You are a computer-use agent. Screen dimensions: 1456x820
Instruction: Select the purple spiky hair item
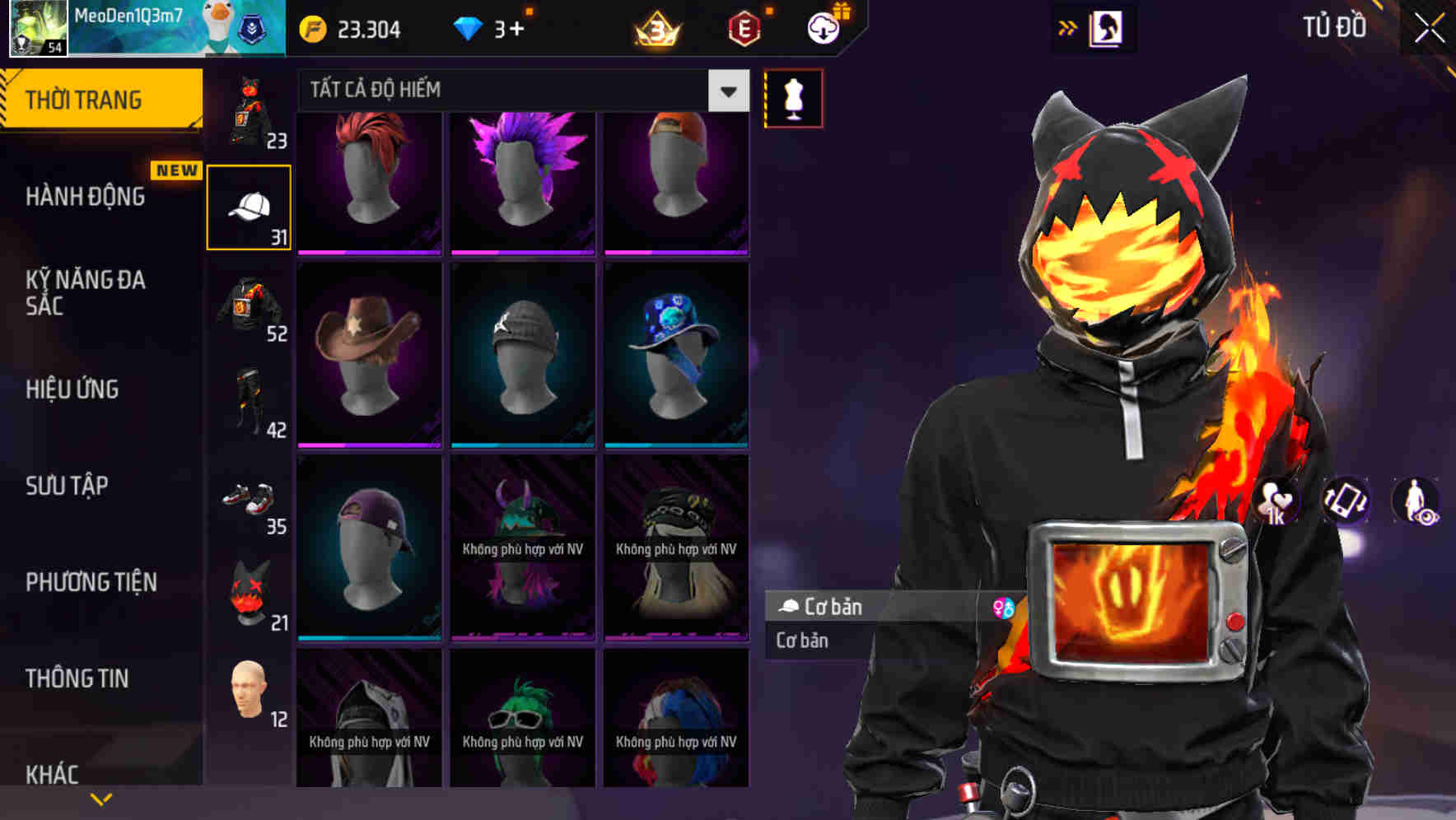tap(522, 177)
